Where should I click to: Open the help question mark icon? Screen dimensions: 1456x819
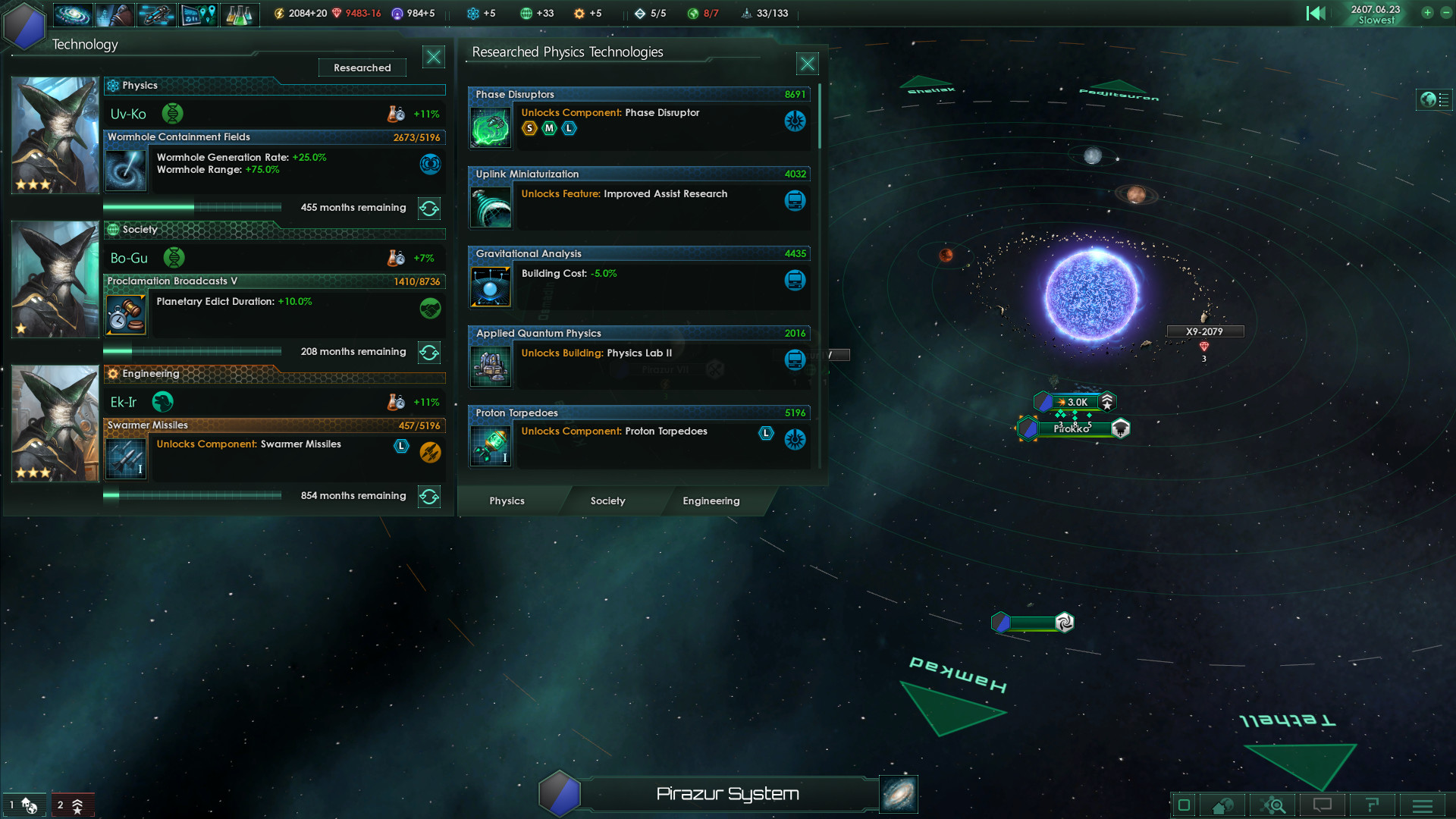pos(1373,805)
